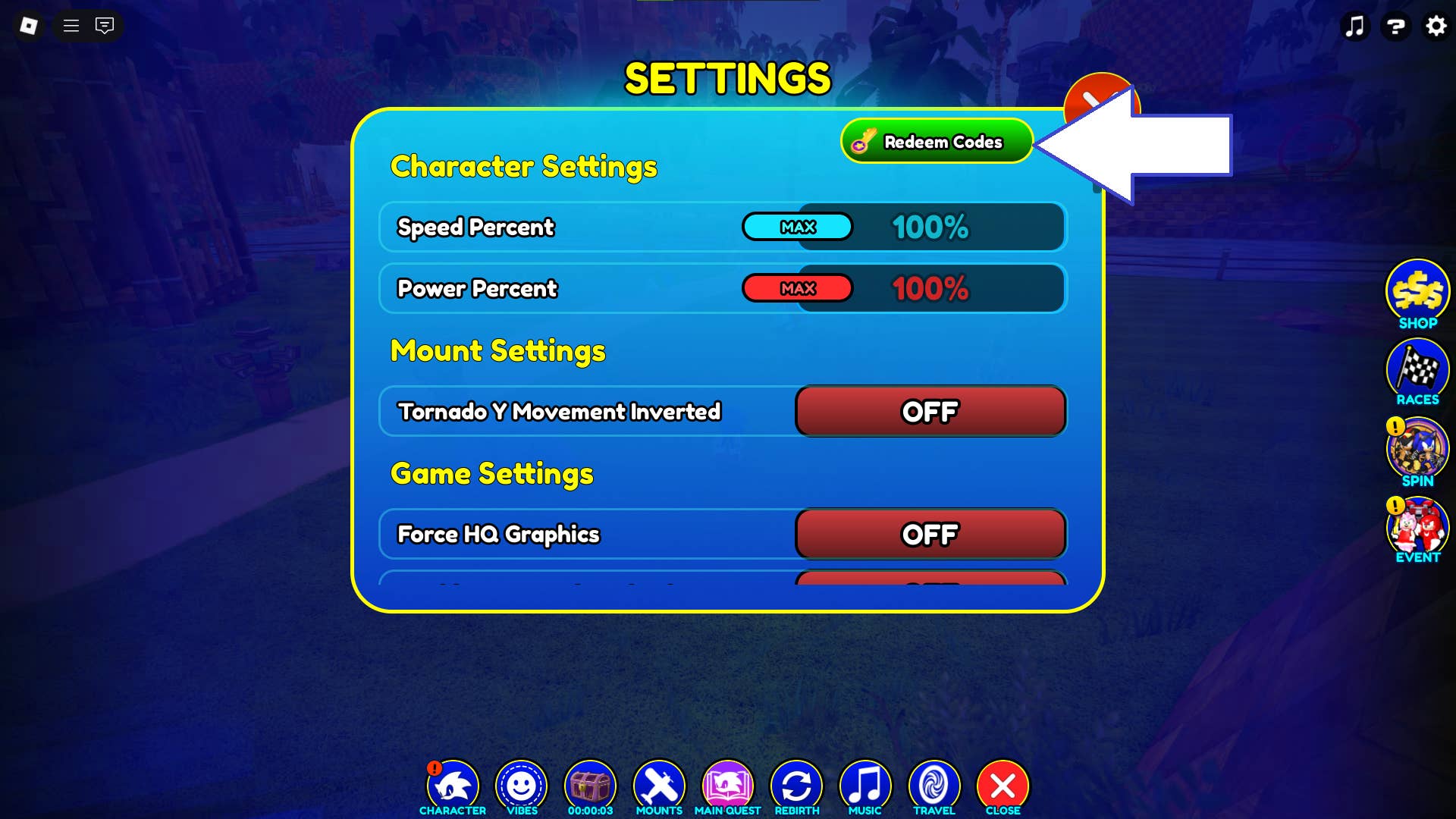The image size is (1456, 819).
Task: Open the Travel portal menu
Action: click(x=934, y=783)
